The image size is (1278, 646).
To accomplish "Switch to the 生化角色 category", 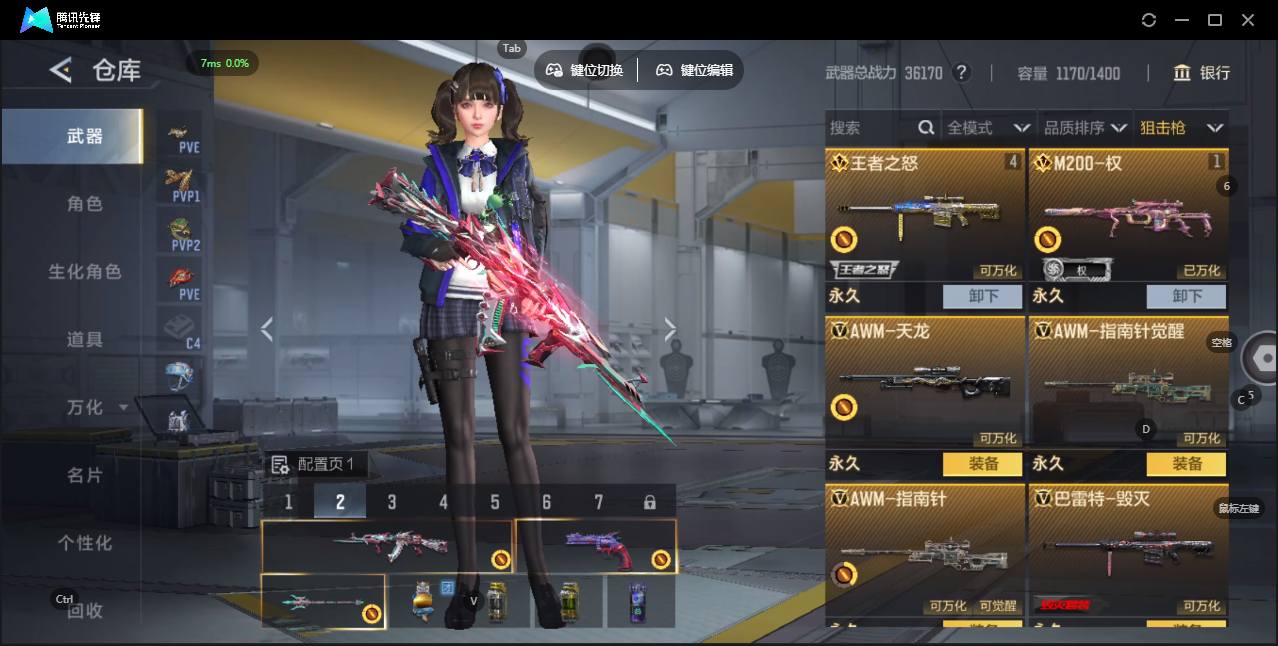I will coord(85,272).
